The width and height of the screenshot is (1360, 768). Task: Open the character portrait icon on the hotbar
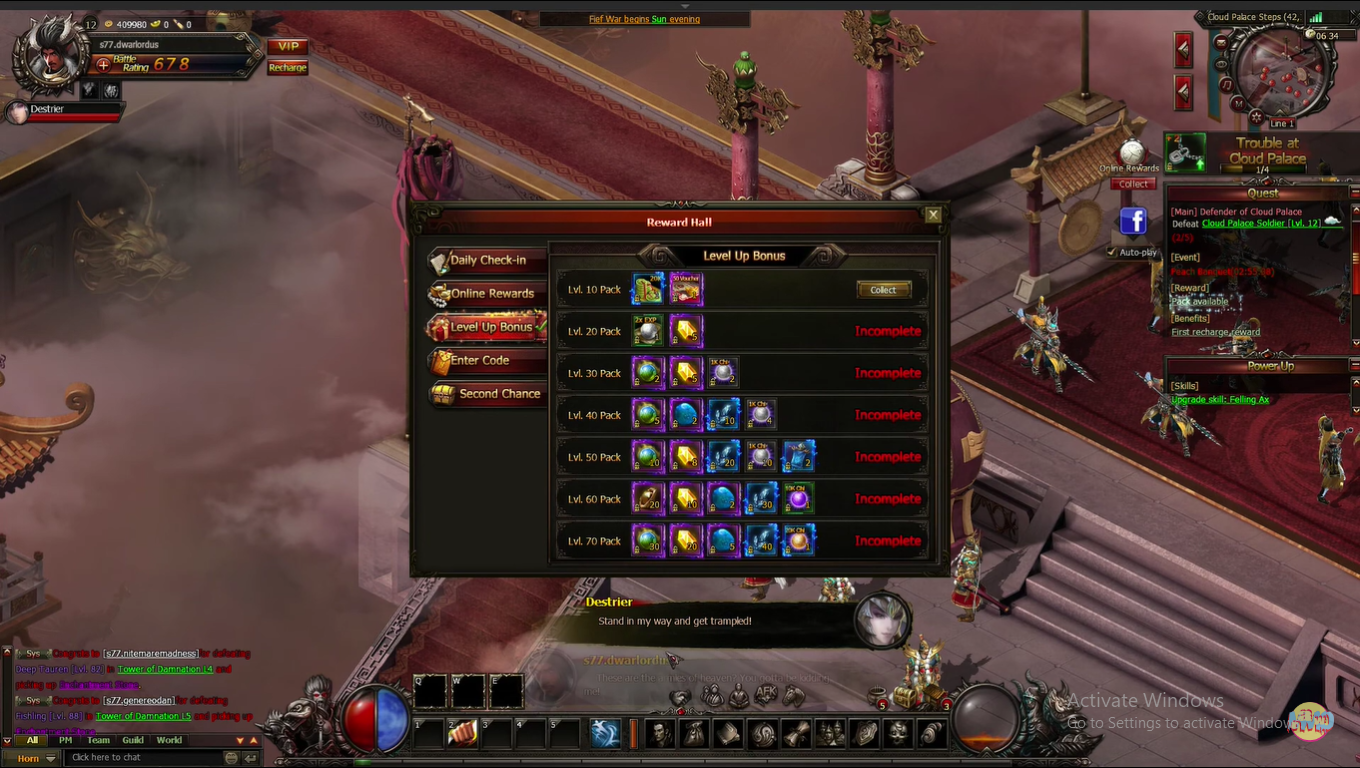pos(660,734)
